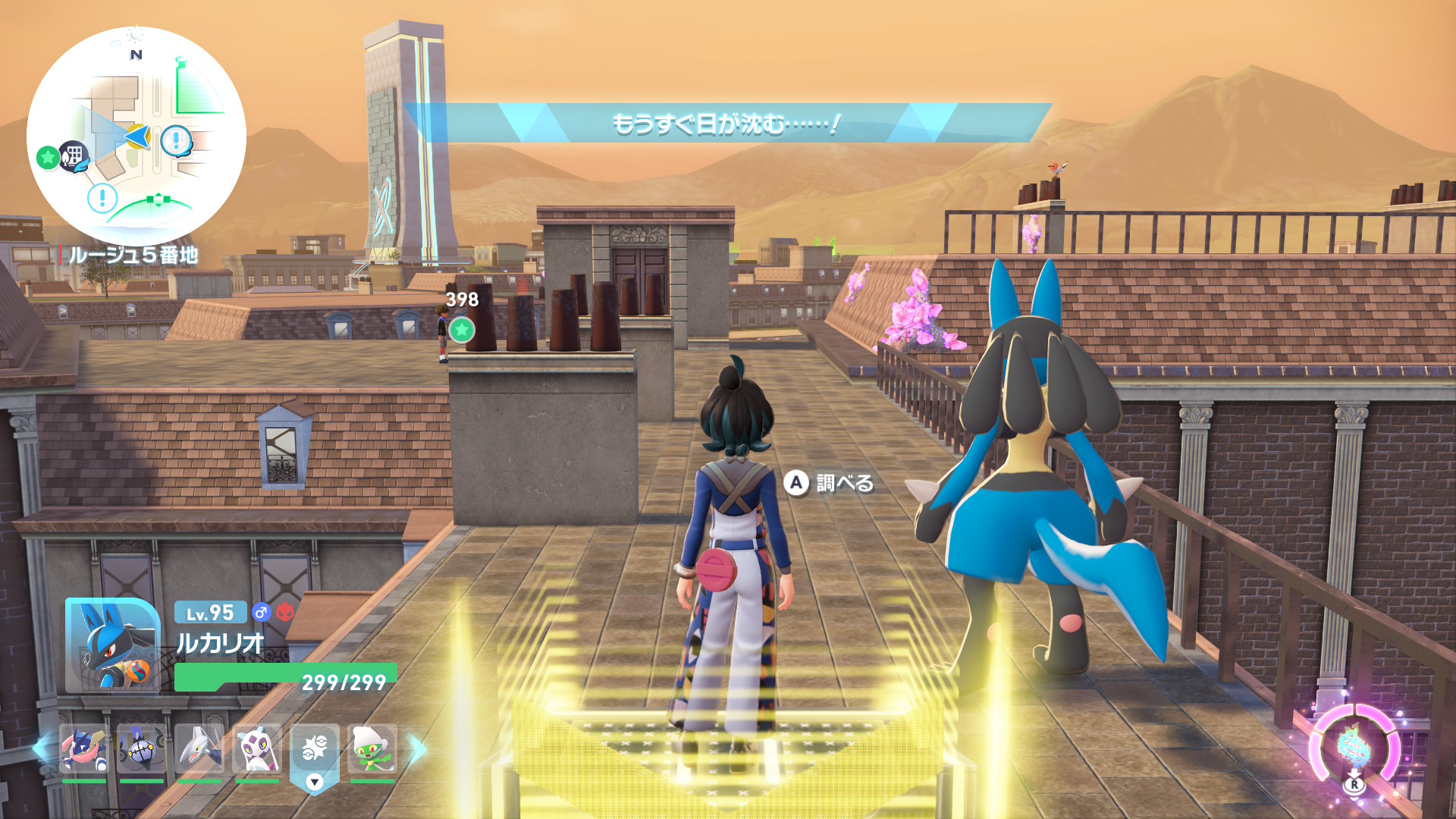This screenshot has height=819, width=1456.
Task: Choose Chandelure from the party bar
Action: click(x=142, y=748)
